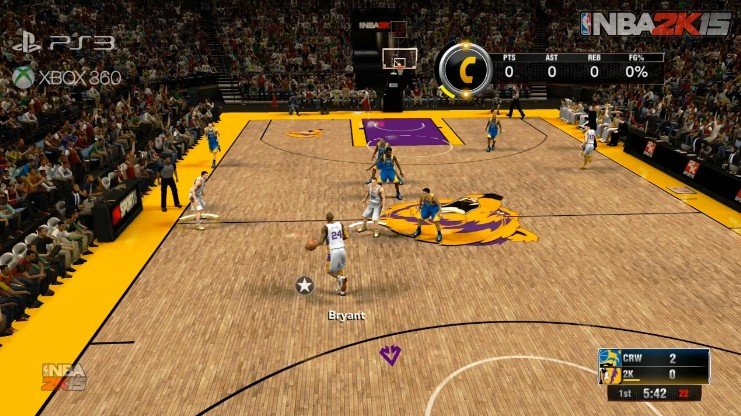Select the star marker beside Bryant
This screenshot has width=741, height=416.
(305, 286)
